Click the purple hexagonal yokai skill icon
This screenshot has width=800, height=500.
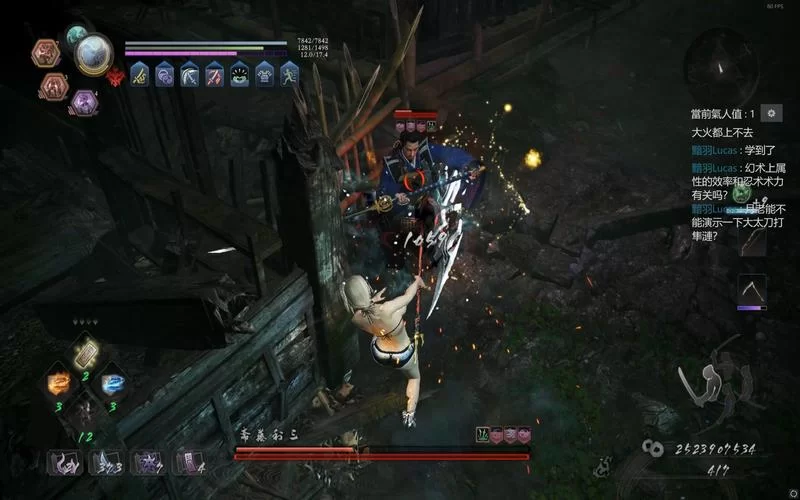coord(84,101)
